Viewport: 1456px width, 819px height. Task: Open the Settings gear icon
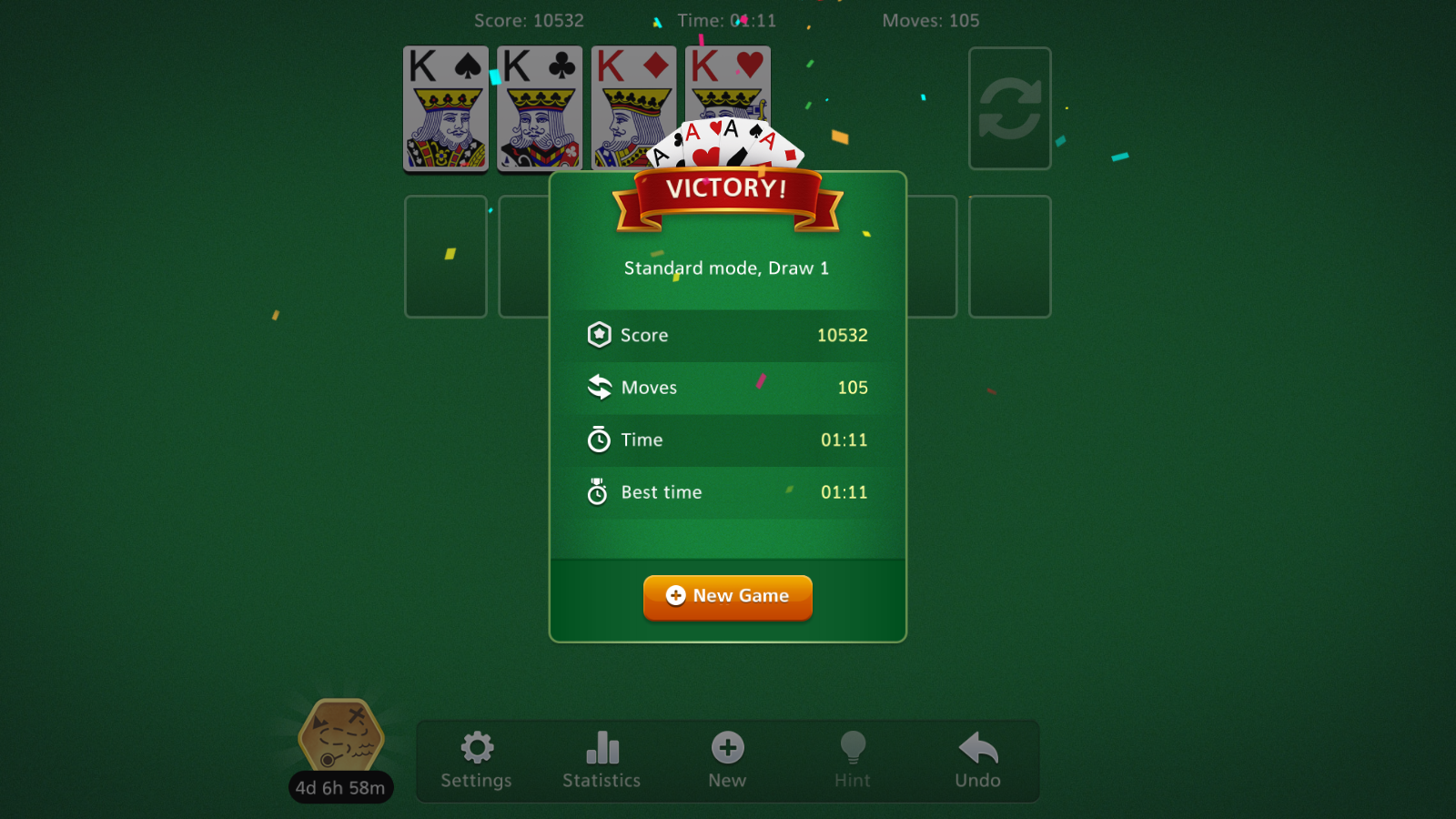tap(476, 748)
